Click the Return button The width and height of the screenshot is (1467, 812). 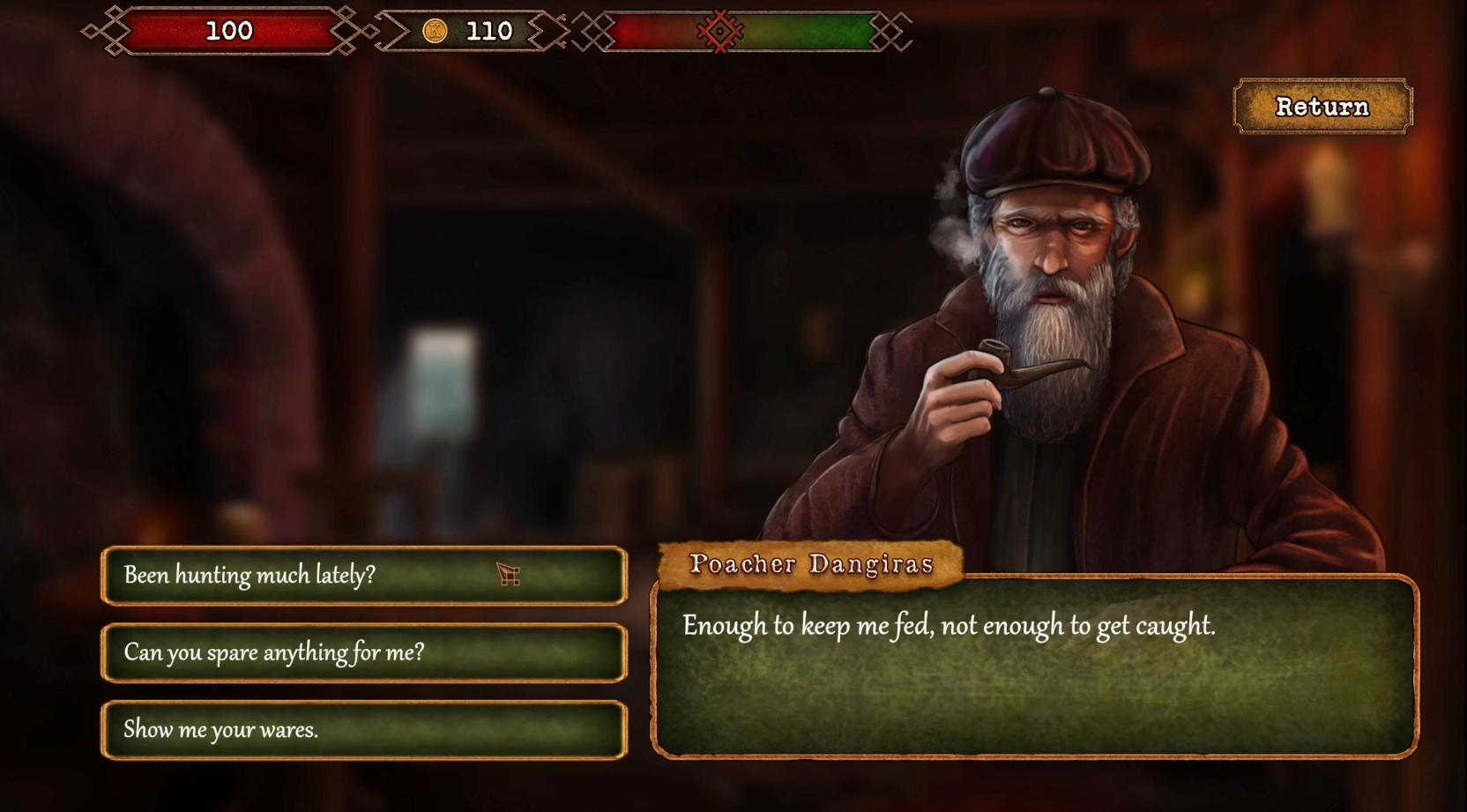(x=1322, y=107)
